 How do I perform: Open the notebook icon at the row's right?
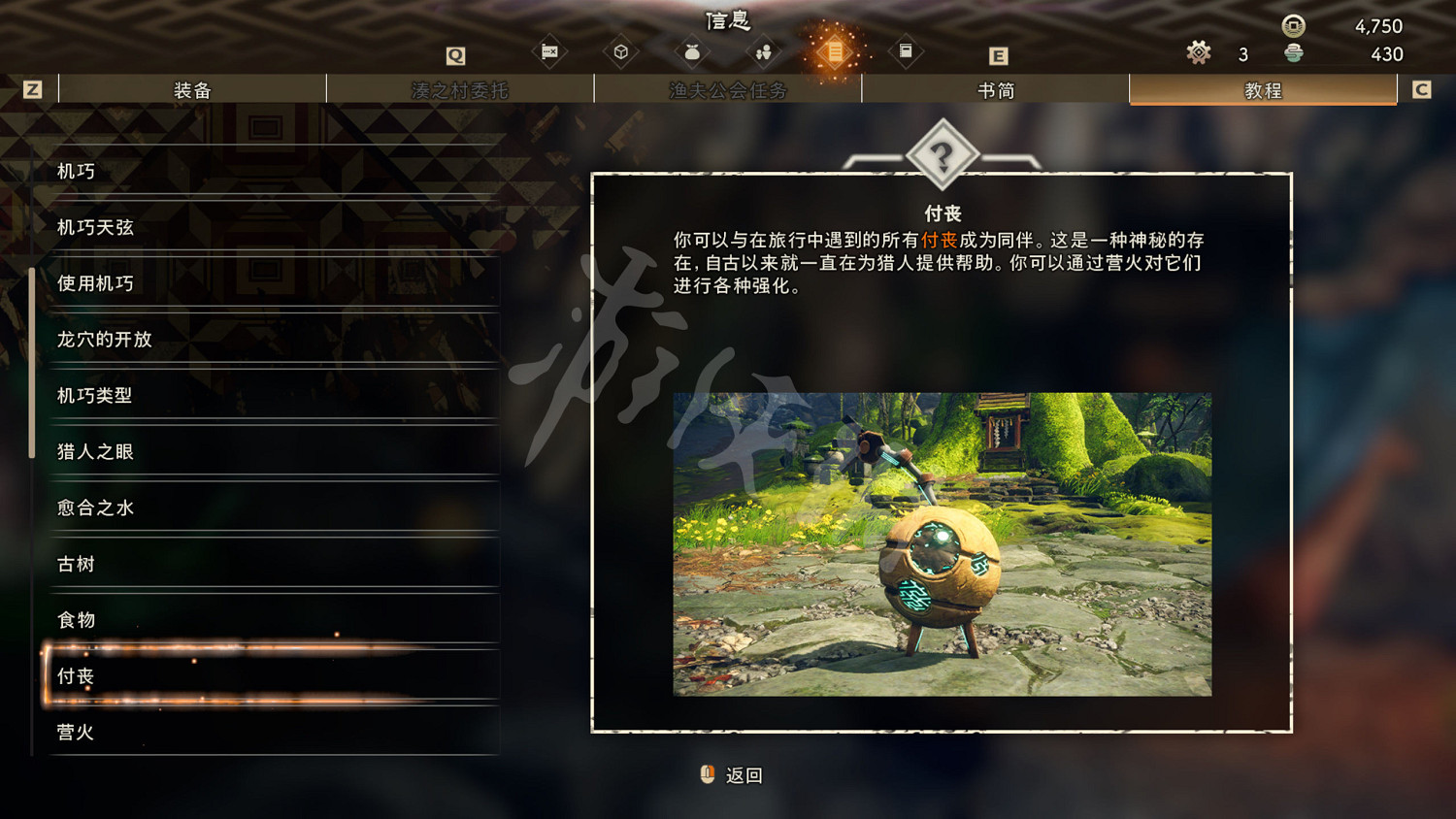click(906, 53)
